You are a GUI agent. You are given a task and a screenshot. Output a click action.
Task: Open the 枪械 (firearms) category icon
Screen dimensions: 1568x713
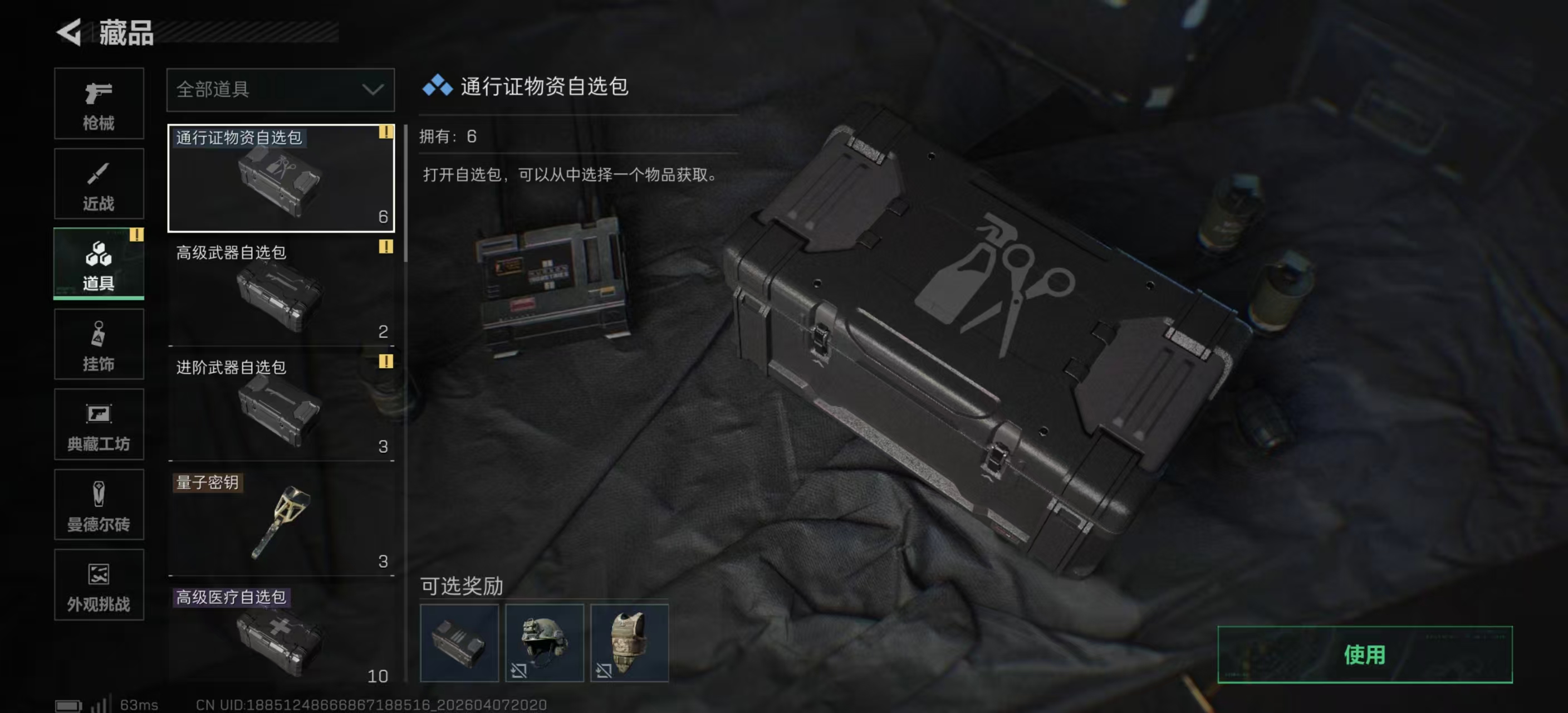99,104
